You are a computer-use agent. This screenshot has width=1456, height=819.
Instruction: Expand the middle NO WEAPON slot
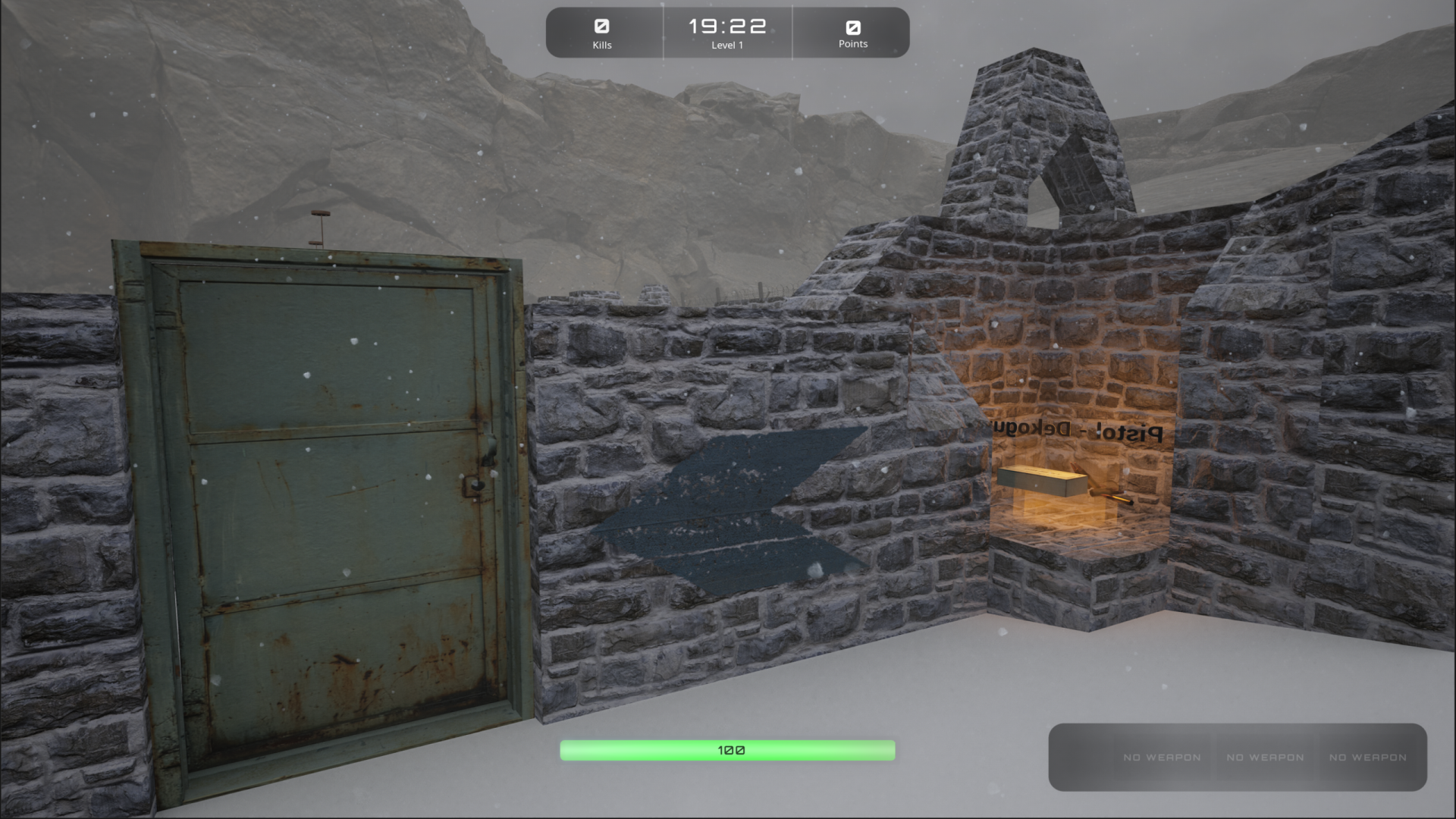[x=1265, y=758]
